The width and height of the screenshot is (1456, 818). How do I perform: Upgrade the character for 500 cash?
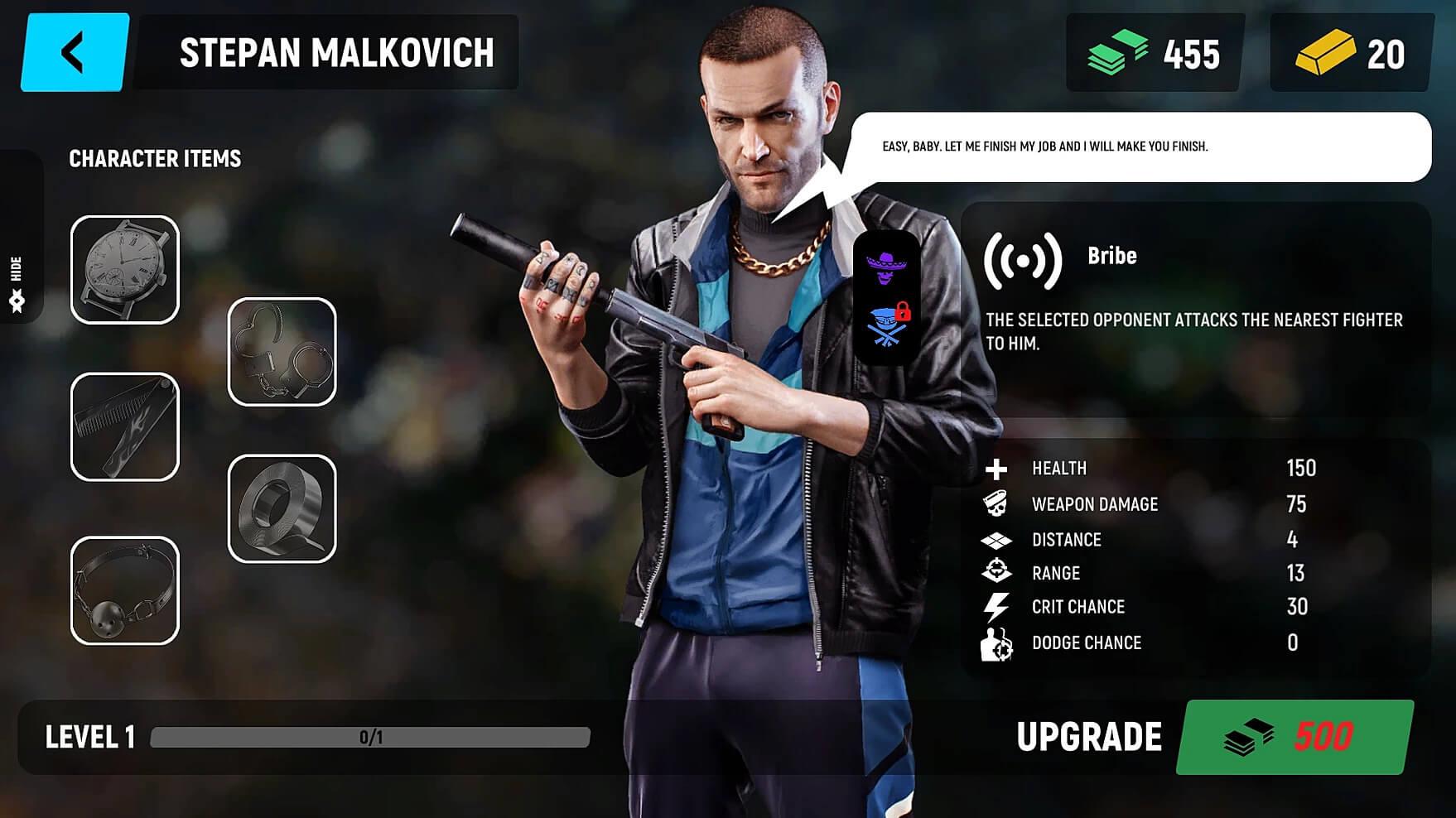coord(1294,736)
